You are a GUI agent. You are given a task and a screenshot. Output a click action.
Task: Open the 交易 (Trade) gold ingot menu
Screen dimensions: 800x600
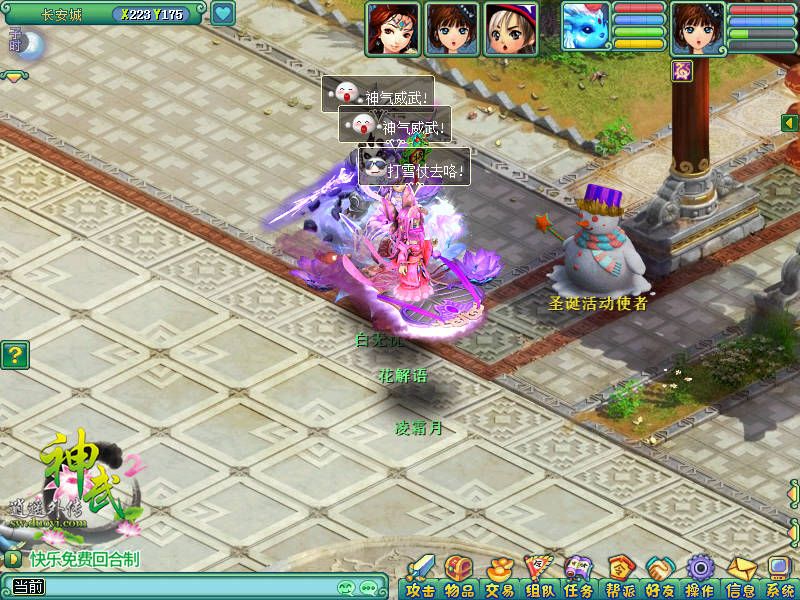(x=499, y=577)
